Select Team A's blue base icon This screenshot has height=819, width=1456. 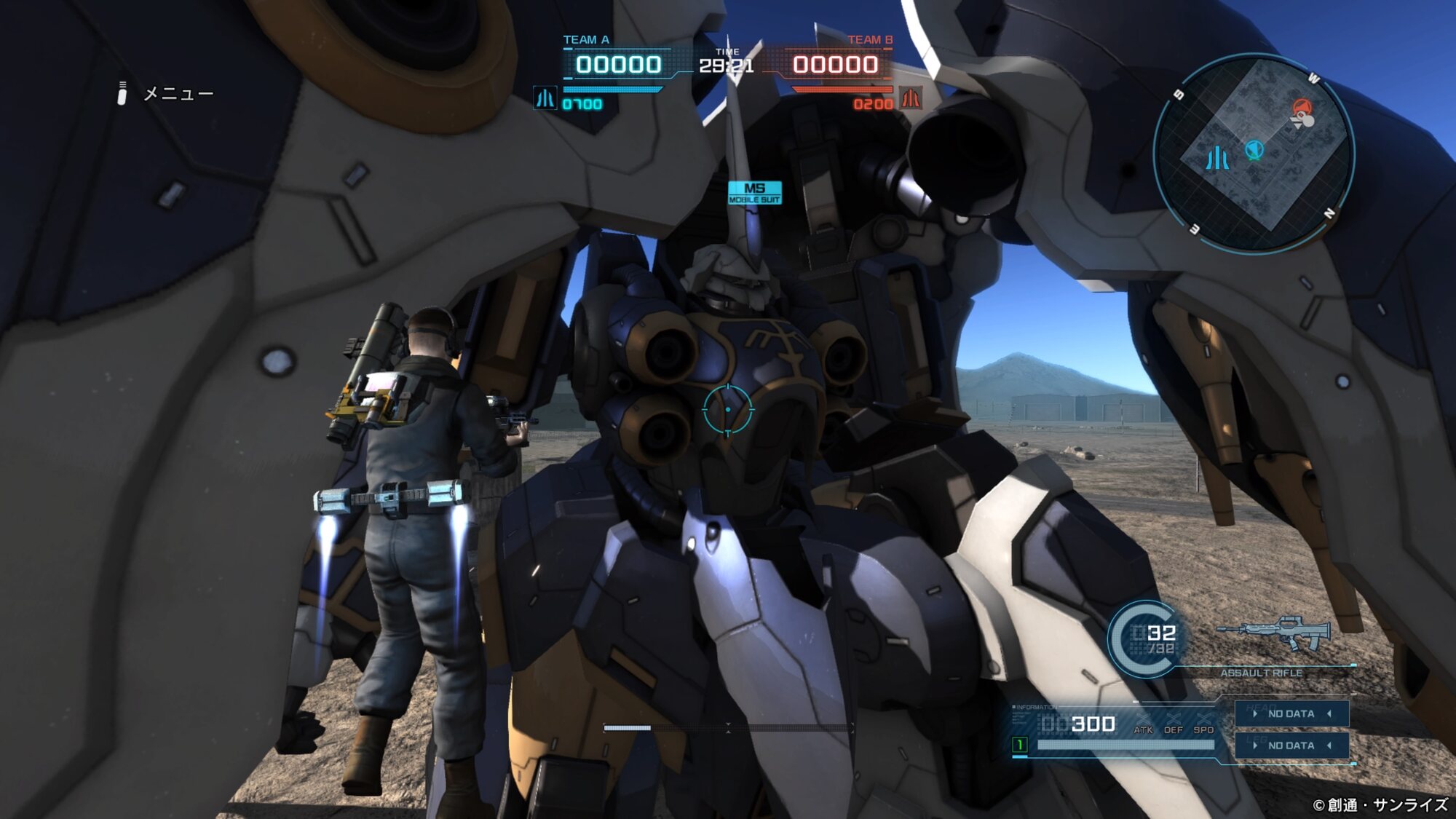[545, 98]
